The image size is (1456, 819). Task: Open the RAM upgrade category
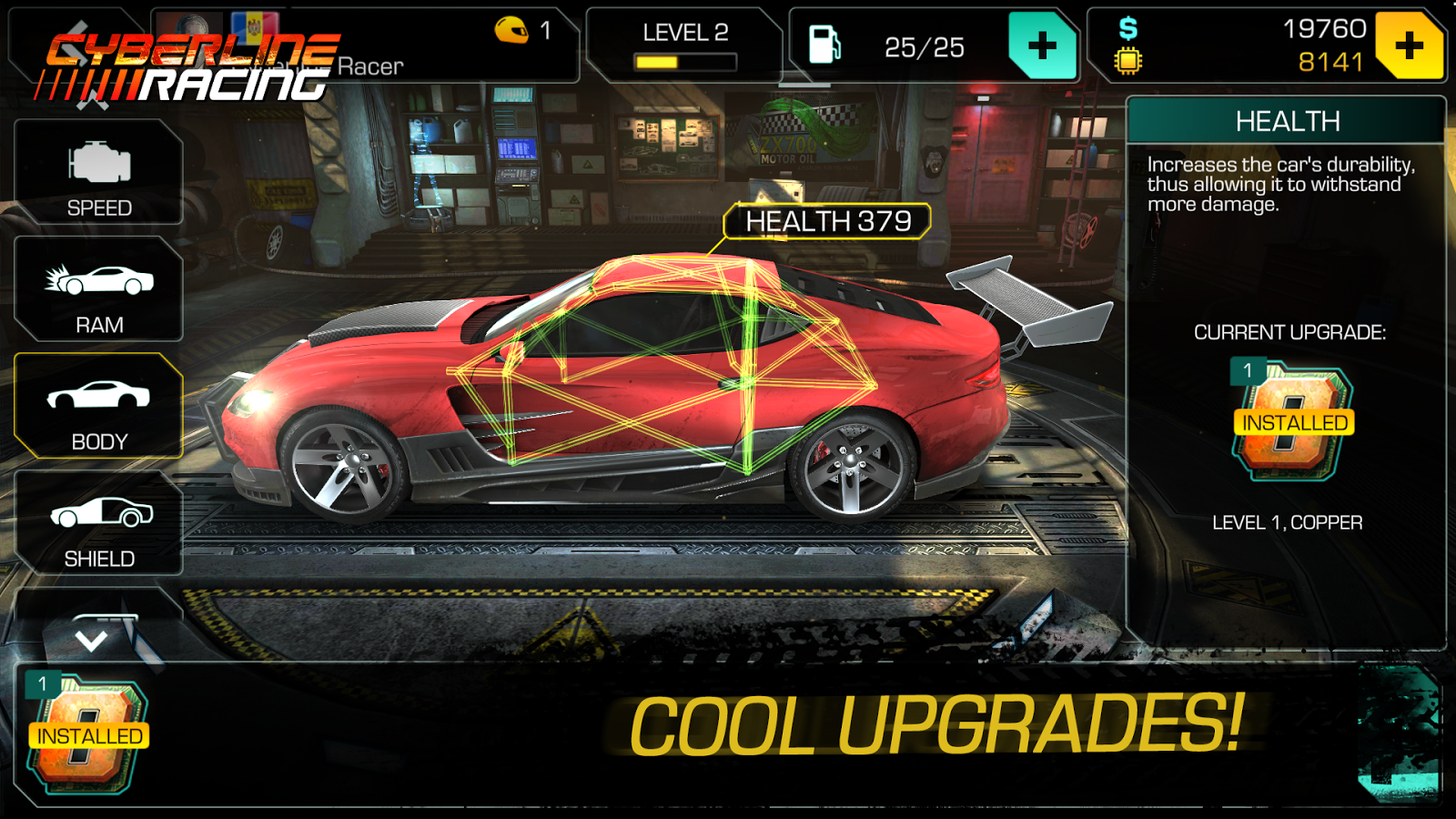98,289
